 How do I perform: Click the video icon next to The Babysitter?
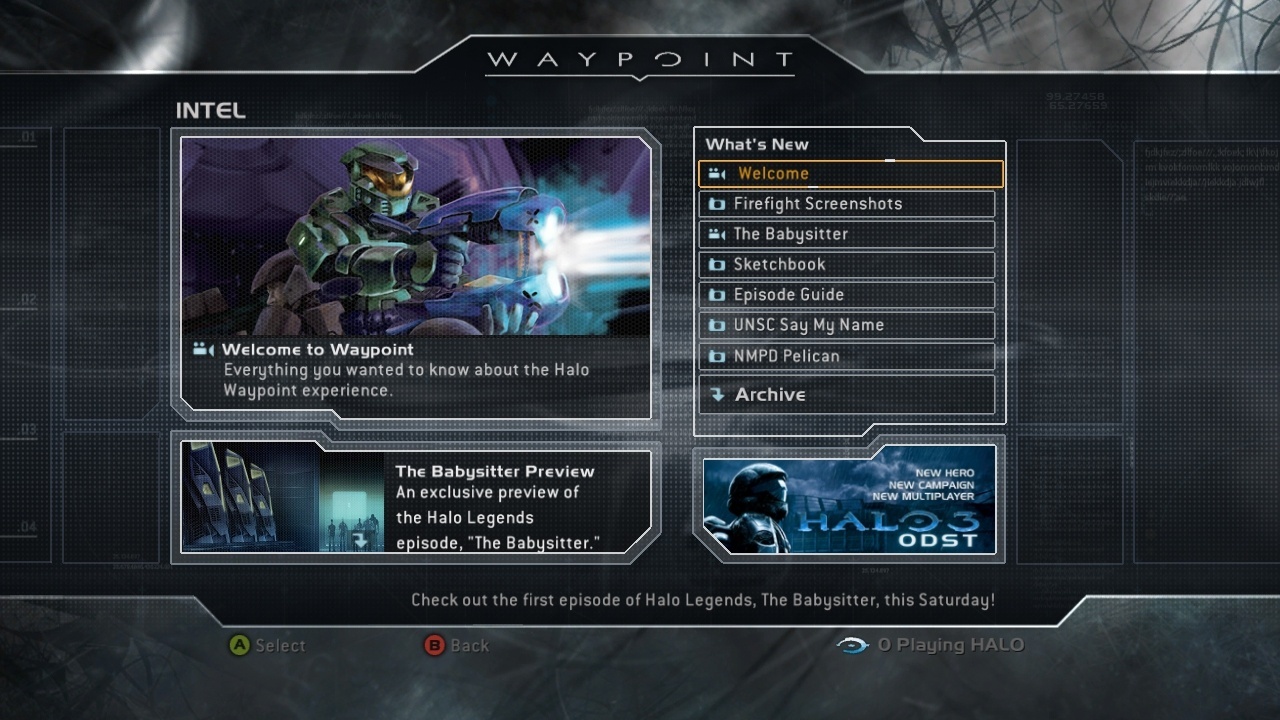pos(716,234)
